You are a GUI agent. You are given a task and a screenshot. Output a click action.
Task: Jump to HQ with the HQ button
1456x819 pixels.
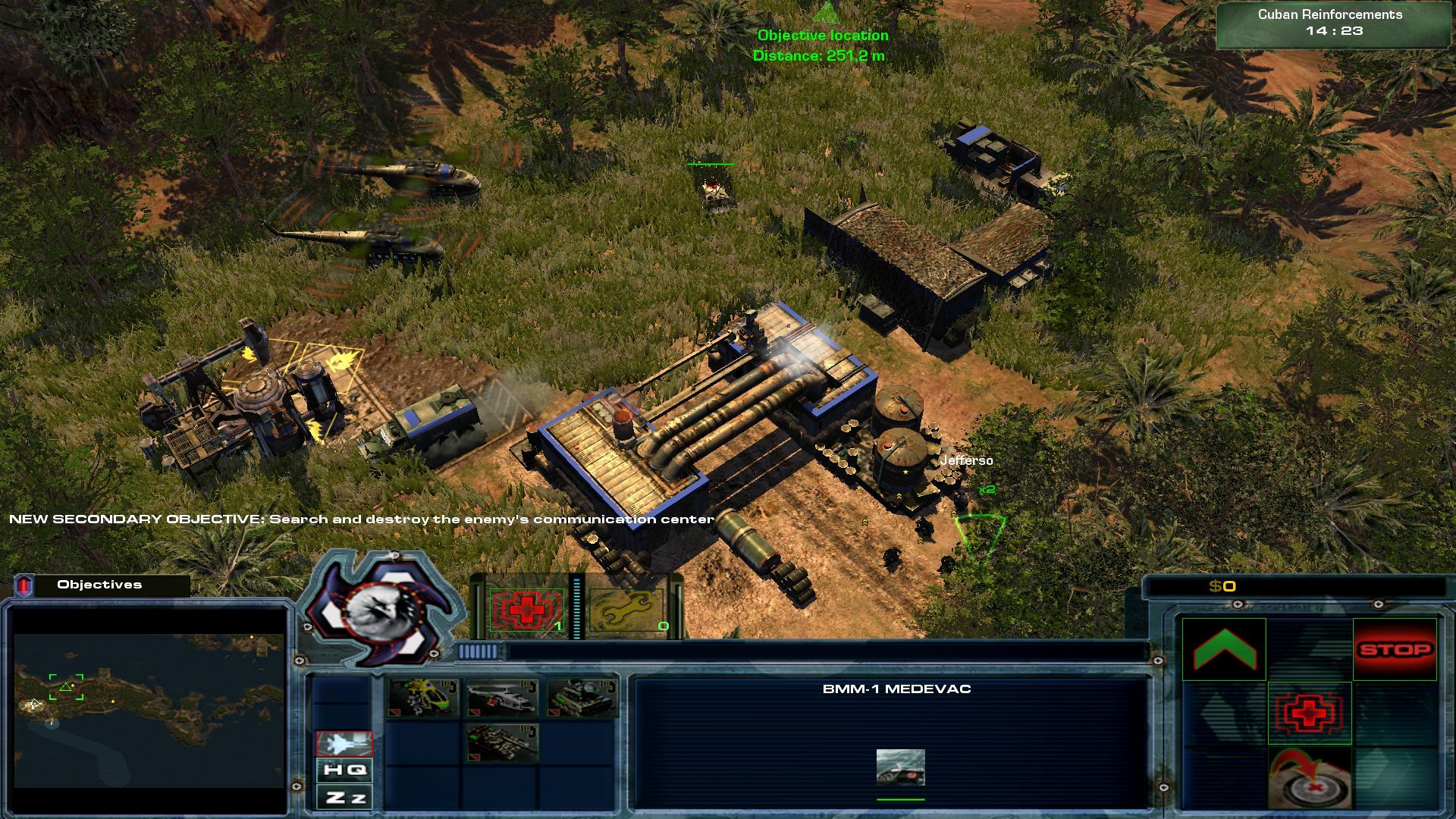pyautogui.click(x=344, y=770)
